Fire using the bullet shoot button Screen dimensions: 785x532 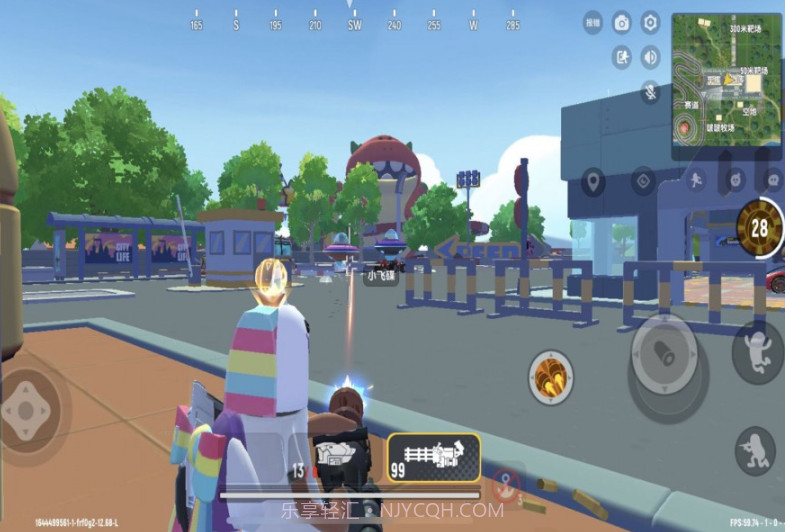click(x=664, y=354)
